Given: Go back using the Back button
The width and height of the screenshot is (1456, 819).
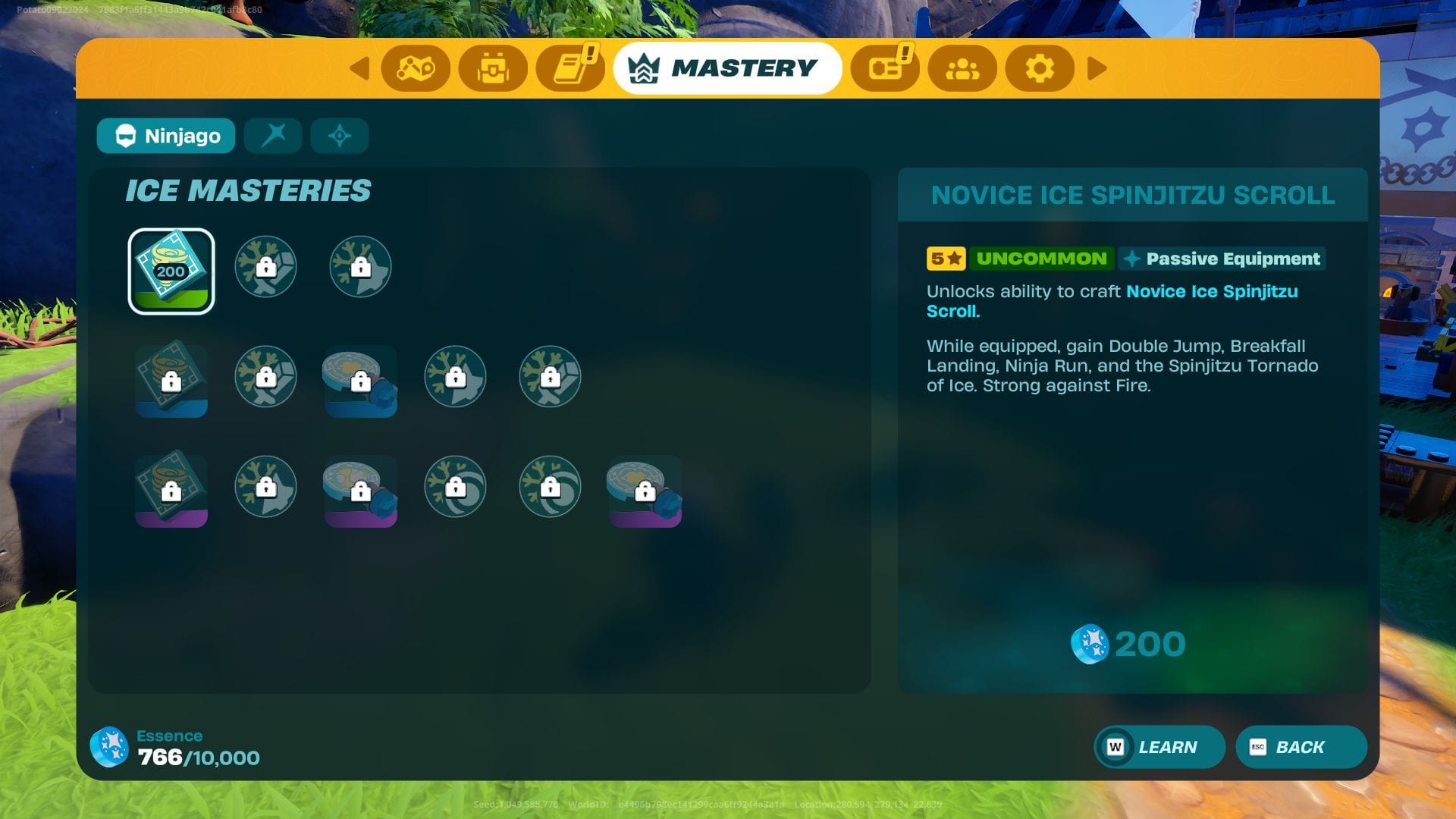Looking at the screenshot, I should tap(1301, 747).
